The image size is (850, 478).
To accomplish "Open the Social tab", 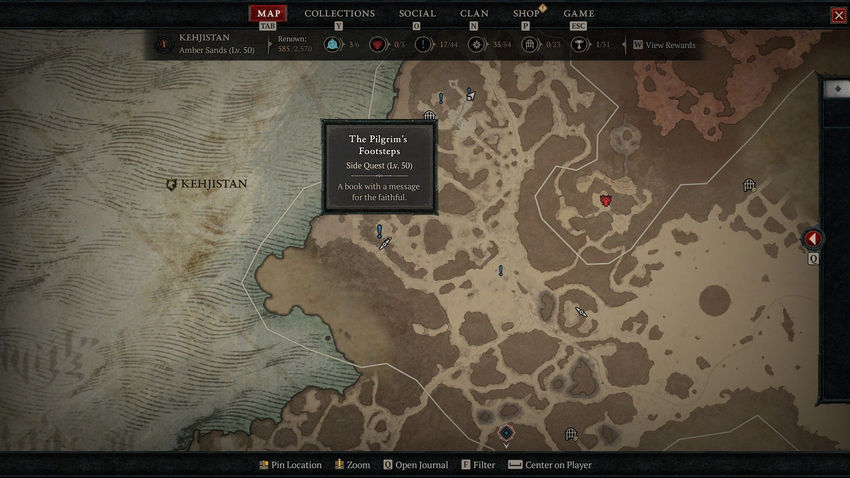I will pyautogui.click(x=417, y=13).
